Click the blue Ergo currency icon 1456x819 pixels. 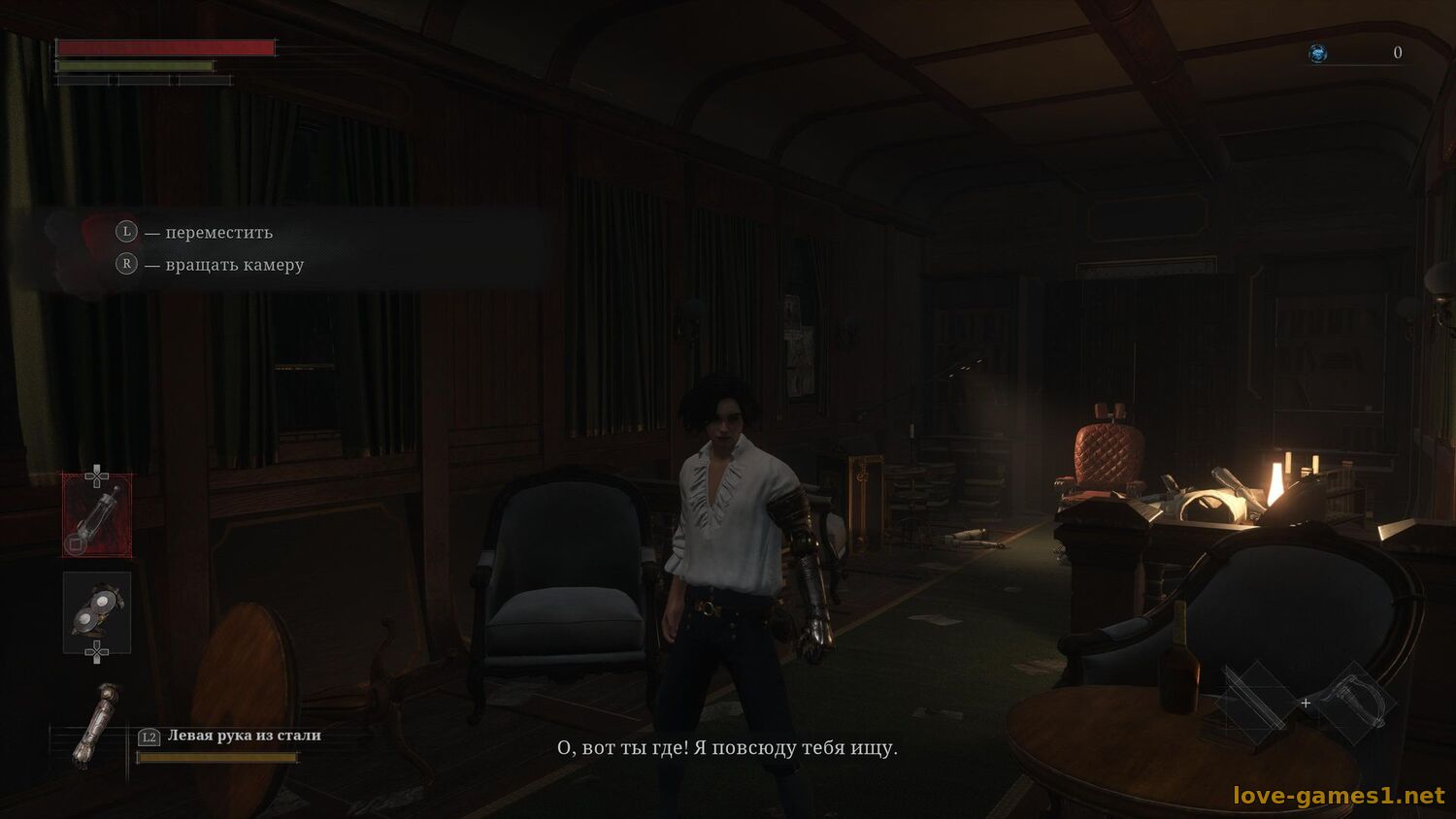click(x=1318, y=53)
